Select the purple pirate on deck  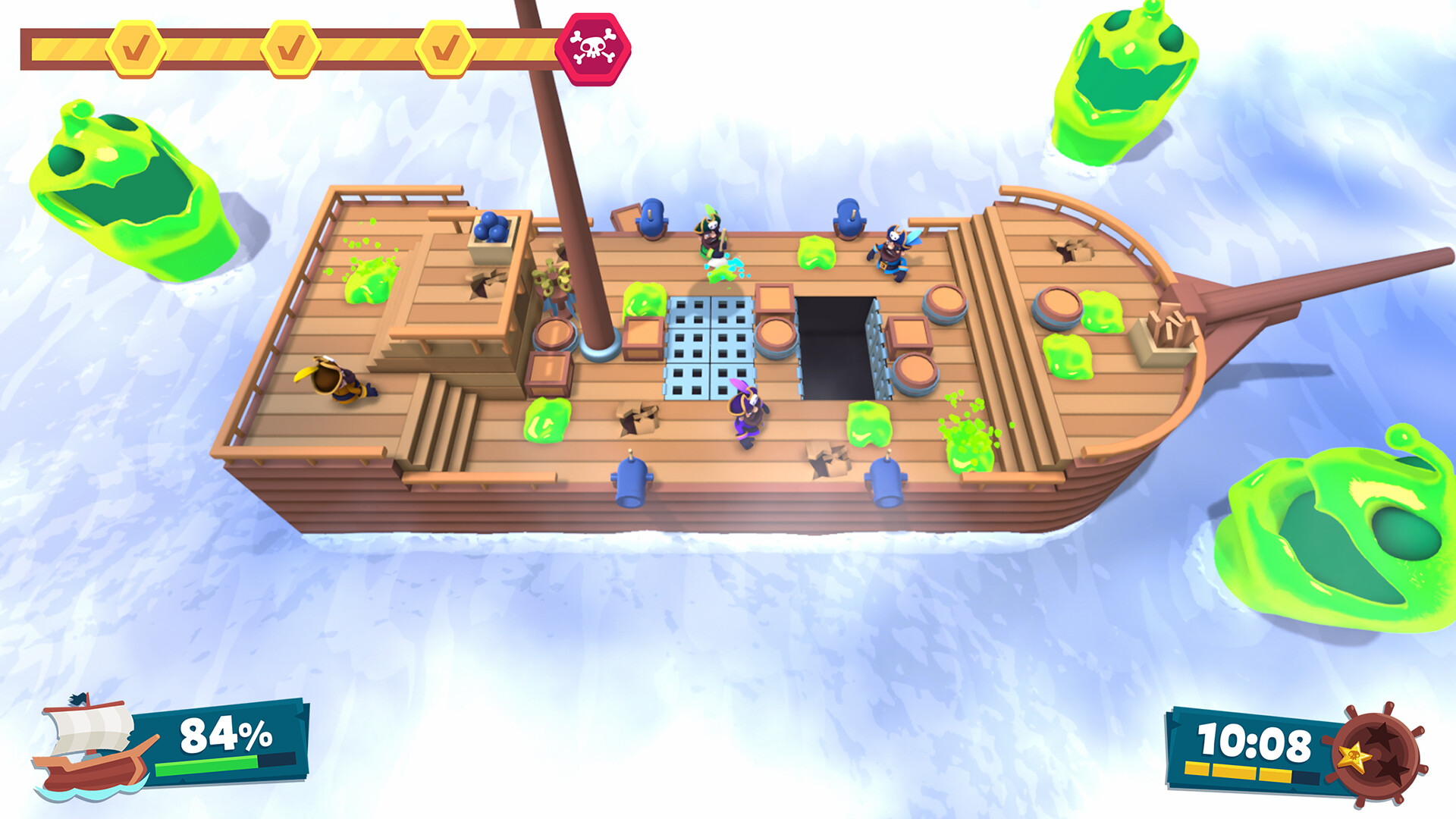747,417
